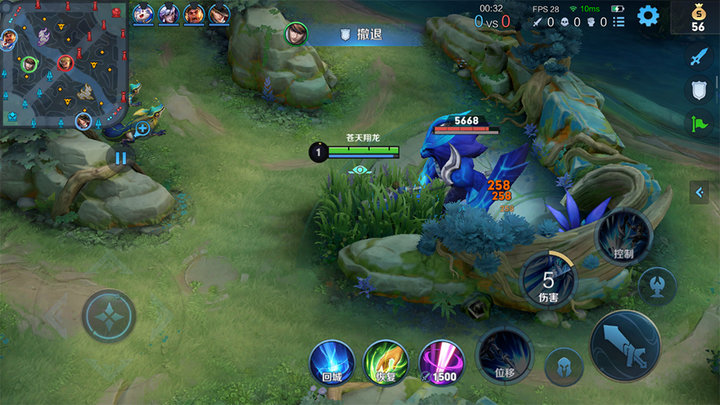Image resolution: width=720 pixels, height=405 pixels.
Task: Send the green flag gather signal
Action: pyautogui.click(x=699, y=123)
